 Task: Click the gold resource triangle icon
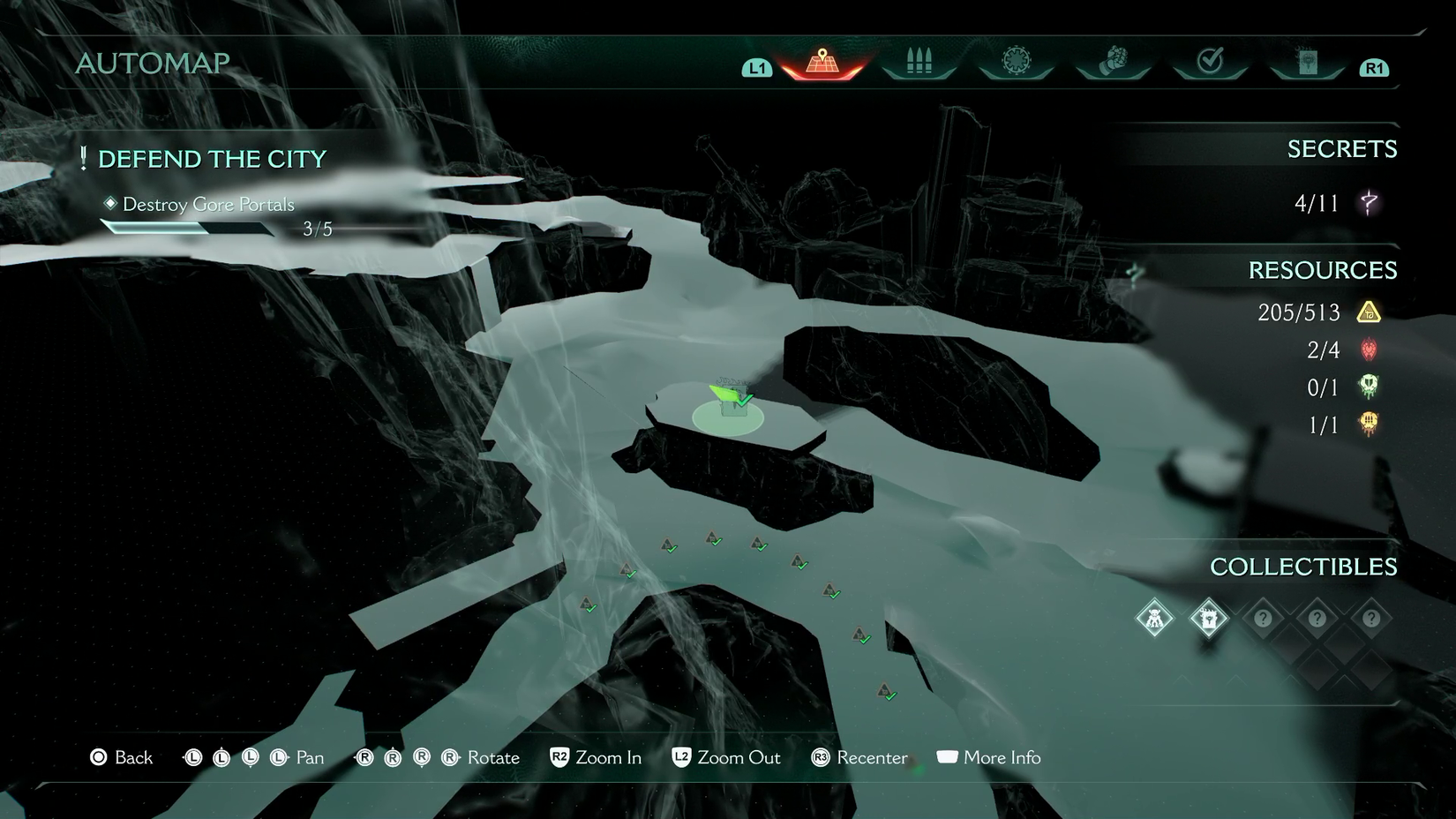click(x=1369, y=312)
